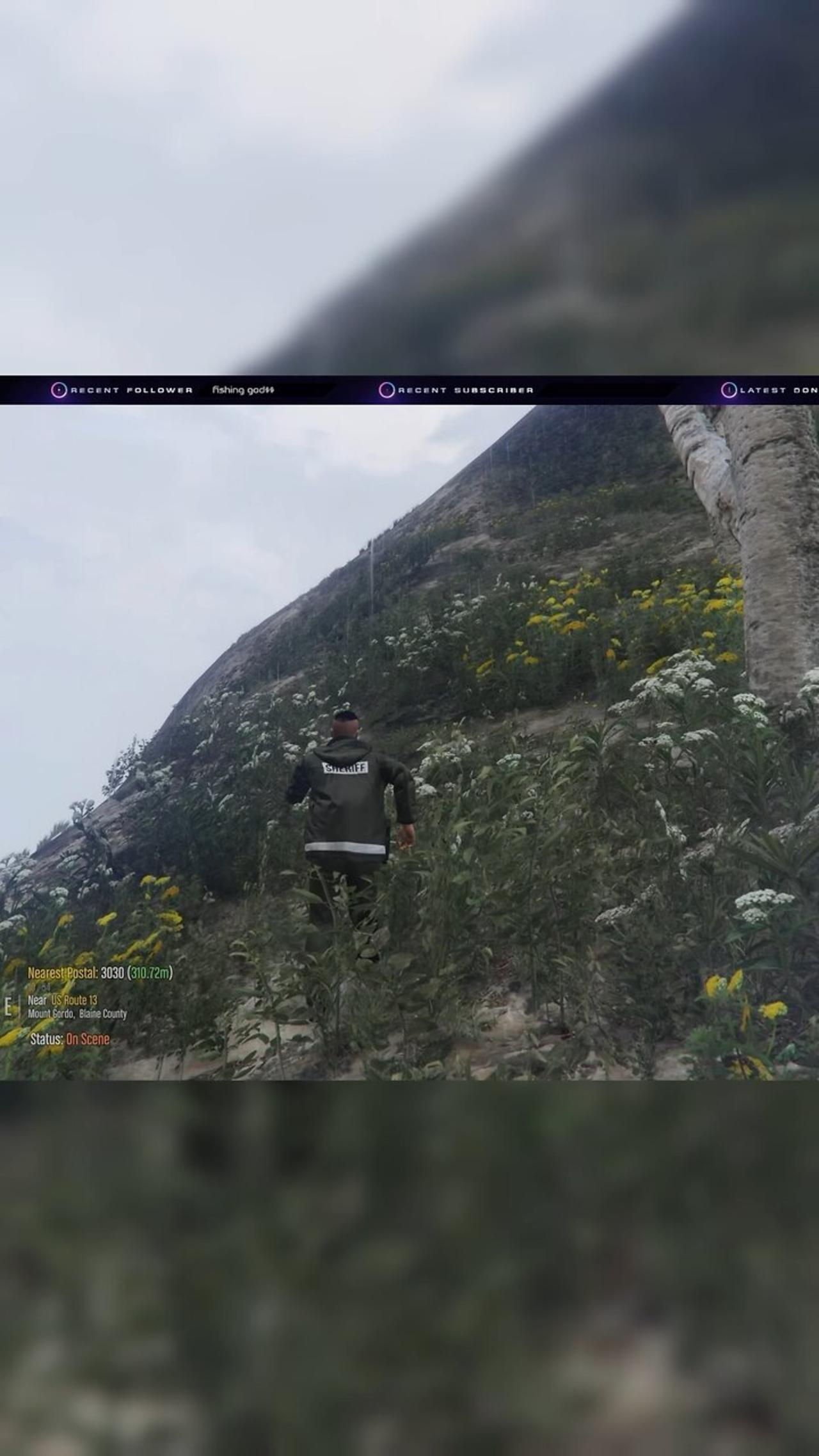Click the postal code 3030 text

[x=113, y=973]
